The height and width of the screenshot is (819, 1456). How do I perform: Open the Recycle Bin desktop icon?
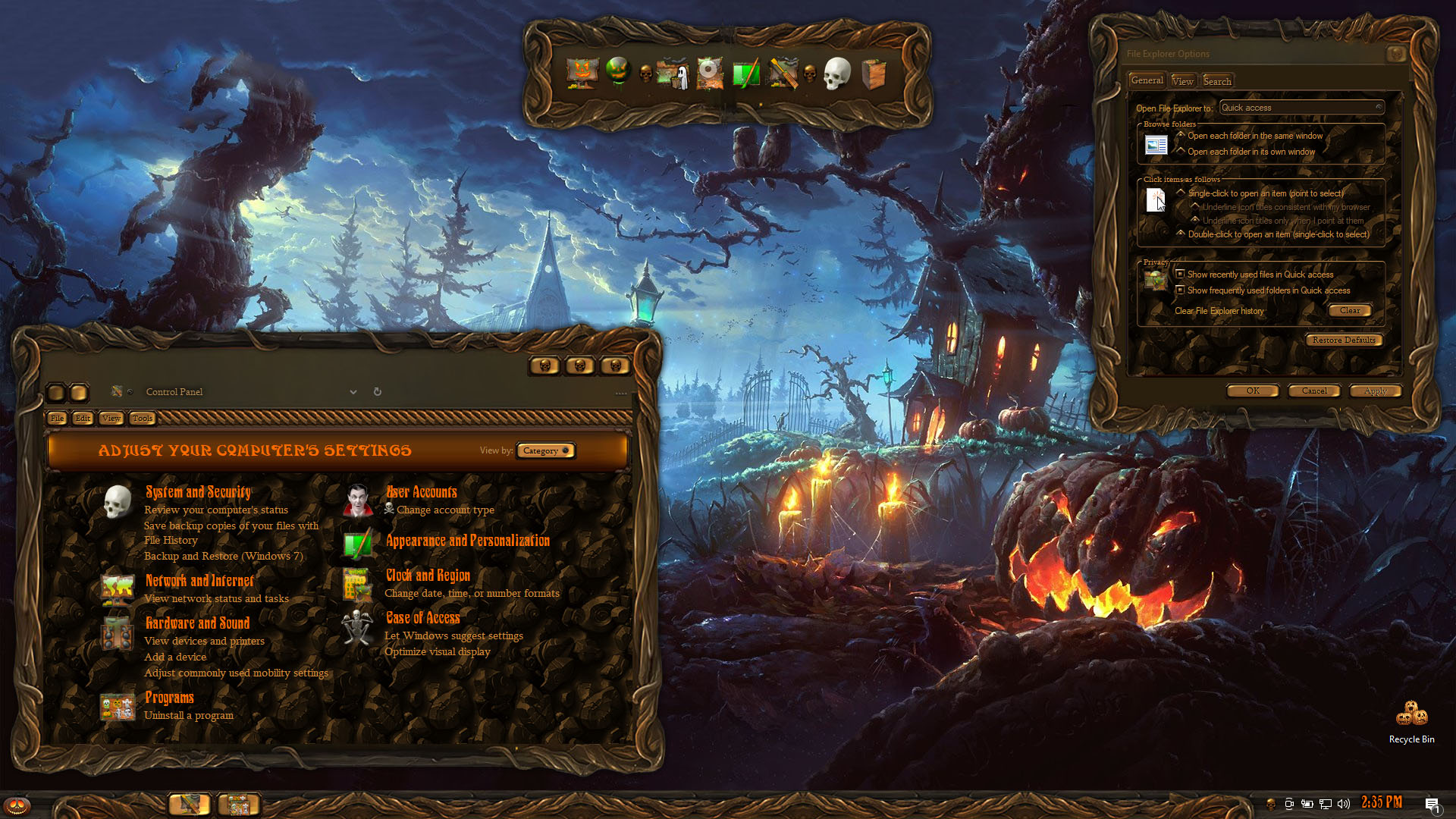[x=1411, y=721]
